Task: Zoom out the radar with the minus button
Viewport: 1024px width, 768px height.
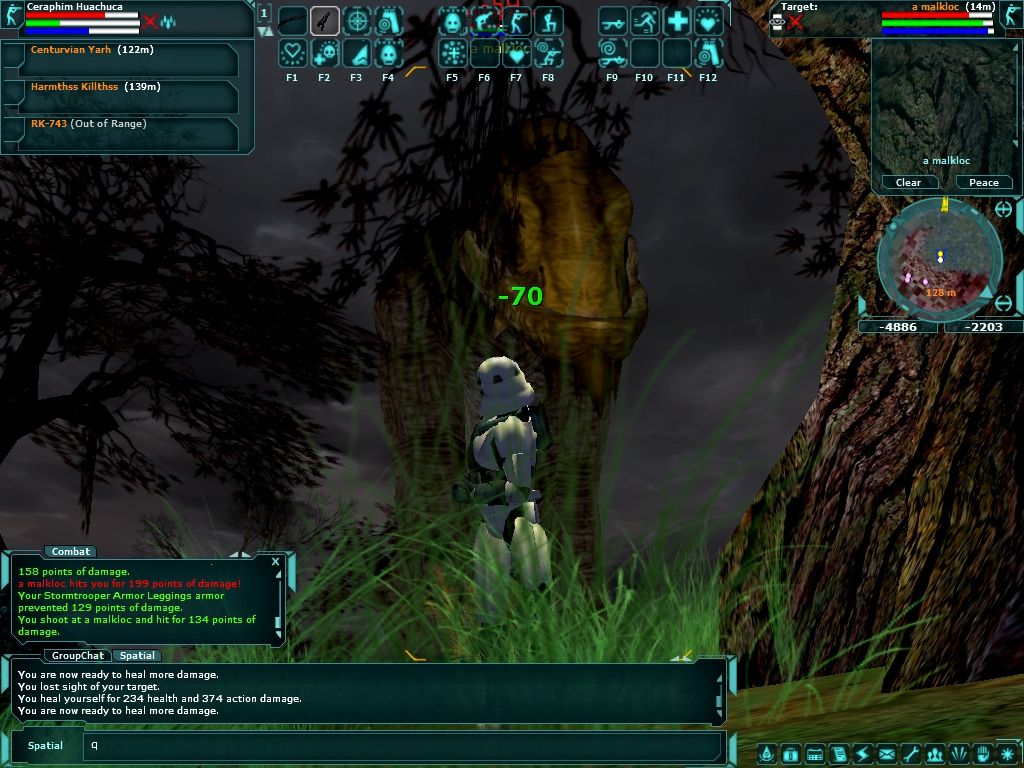Action: click(x=1004, y=302)
